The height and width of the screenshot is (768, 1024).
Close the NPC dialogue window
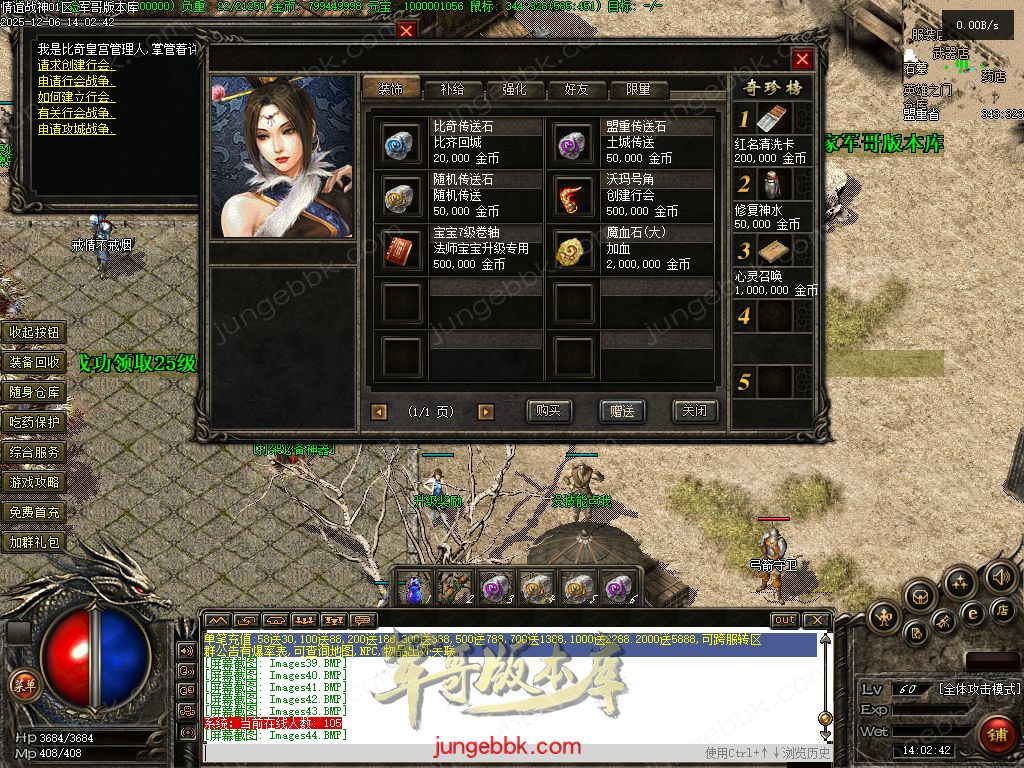[406, 30]
